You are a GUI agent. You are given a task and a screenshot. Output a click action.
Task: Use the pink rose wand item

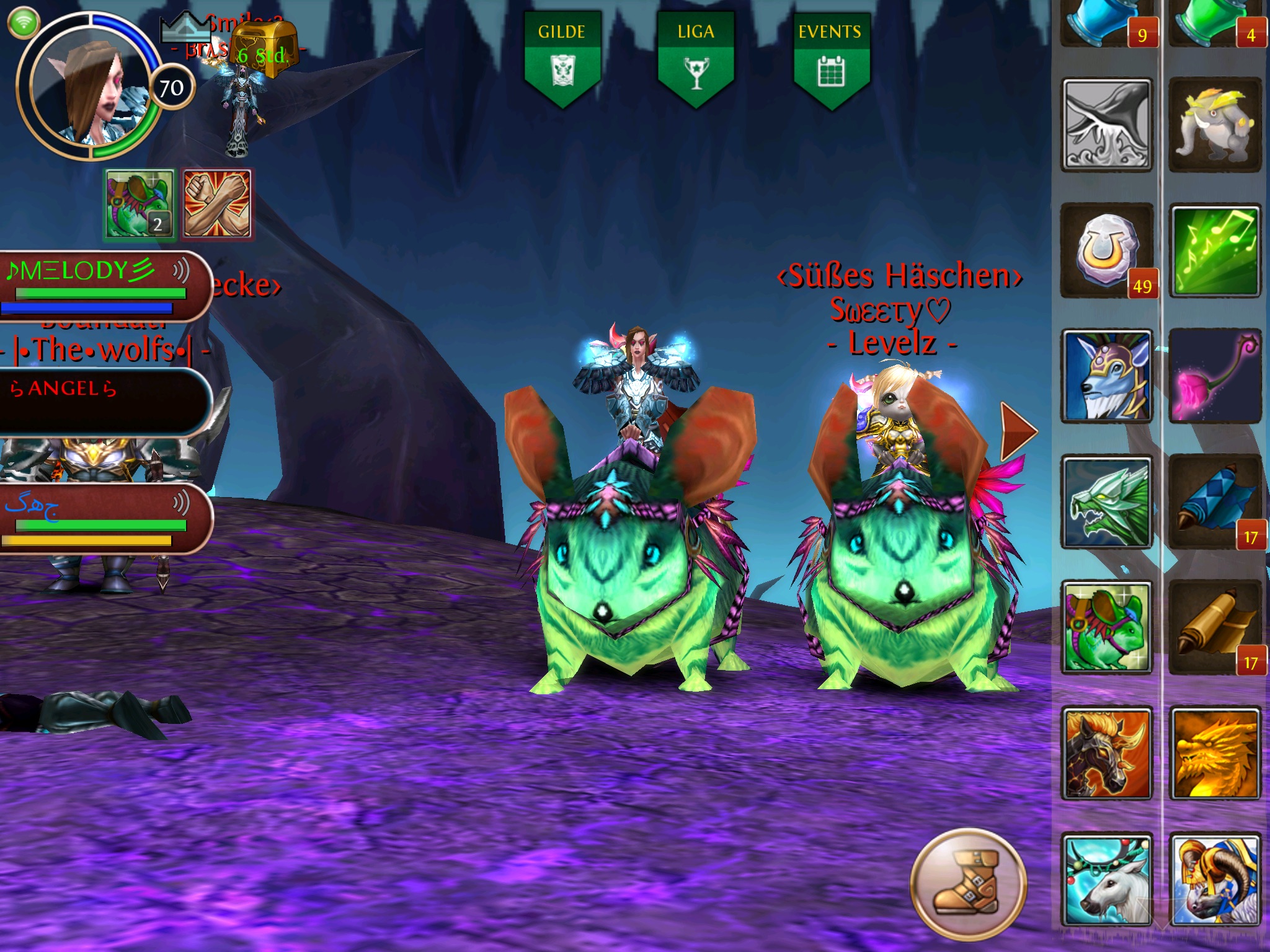coord(1215,377)
